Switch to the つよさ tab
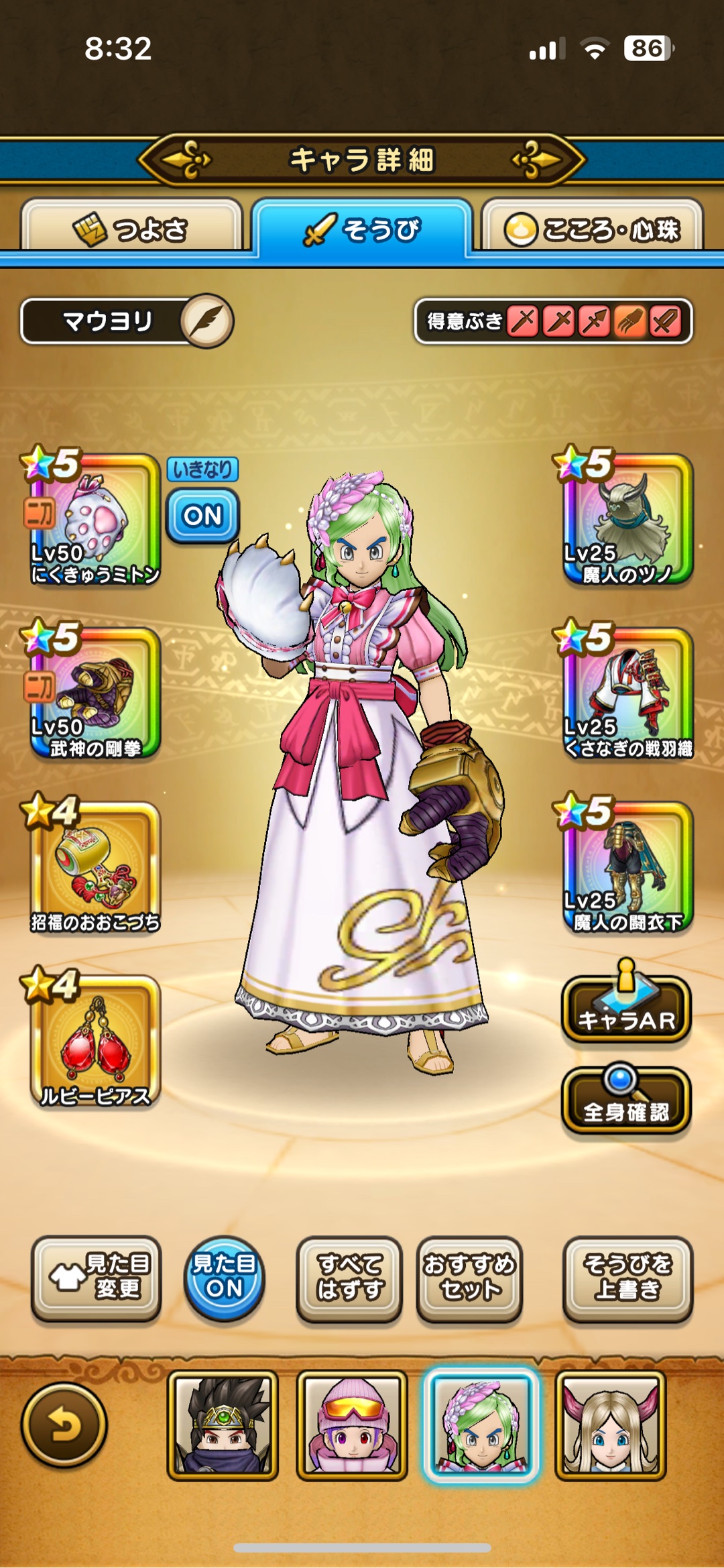724x1568 pixels. coord(131,229)
